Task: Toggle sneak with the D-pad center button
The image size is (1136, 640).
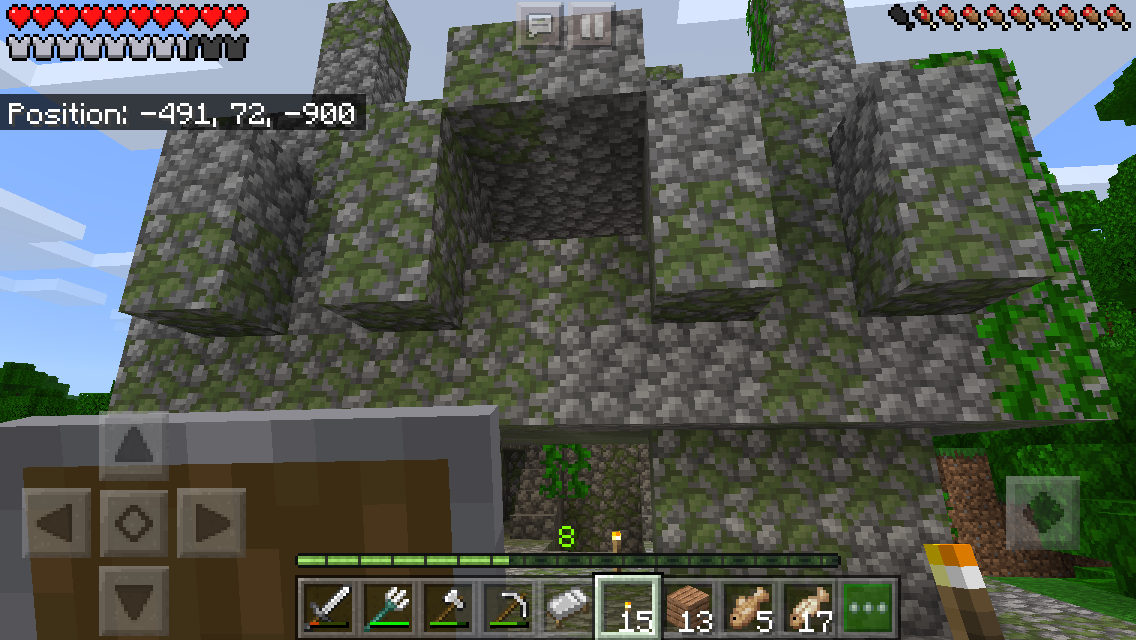Action: click(134, 522)
